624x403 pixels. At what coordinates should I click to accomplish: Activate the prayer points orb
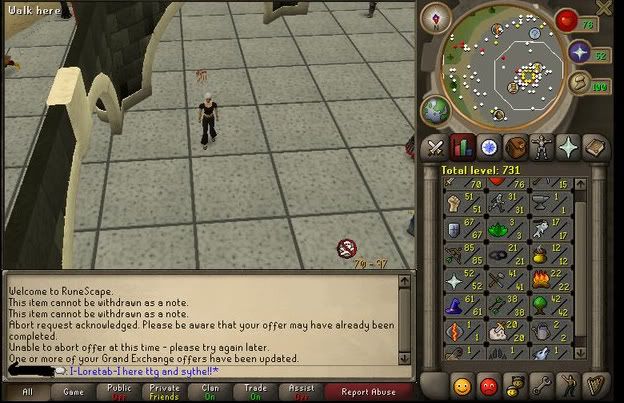[x=578, y=50]
